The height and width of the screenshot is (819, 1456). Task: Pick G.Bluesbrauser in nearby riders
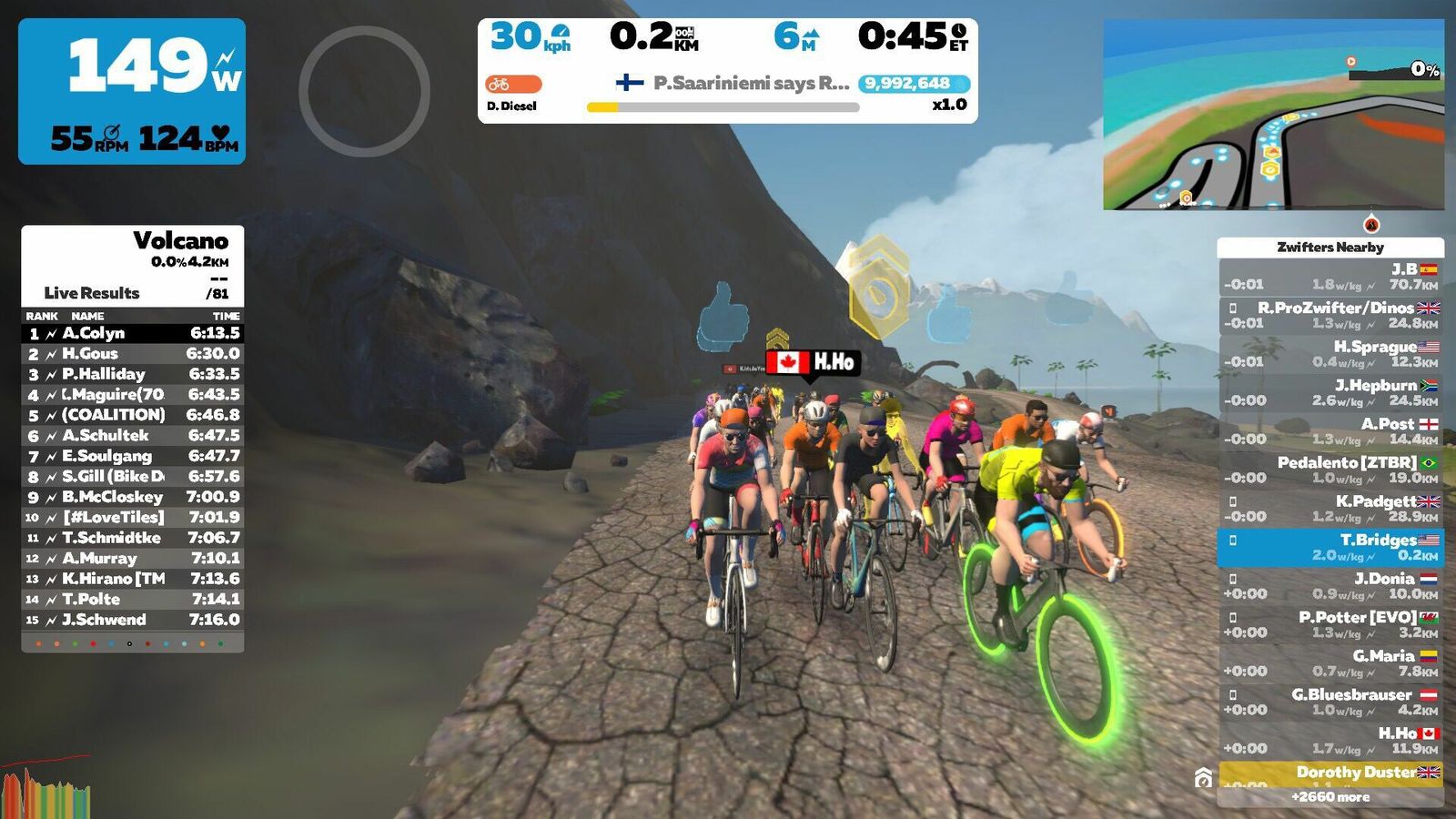click(1330, 702)
